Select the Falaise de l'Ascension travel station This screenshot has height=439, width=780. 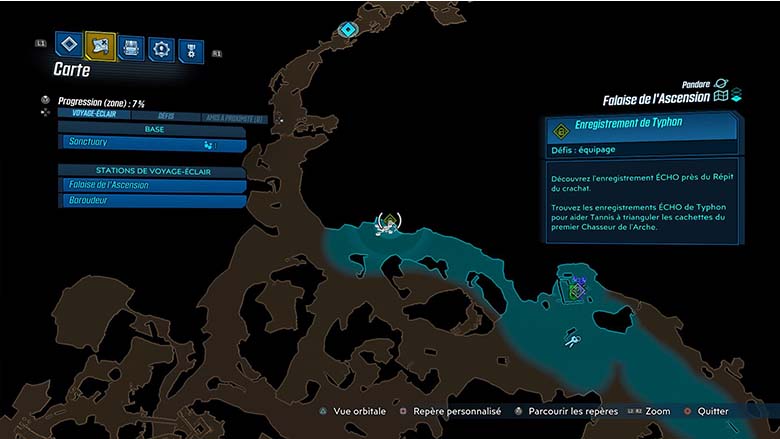[152, 185]
